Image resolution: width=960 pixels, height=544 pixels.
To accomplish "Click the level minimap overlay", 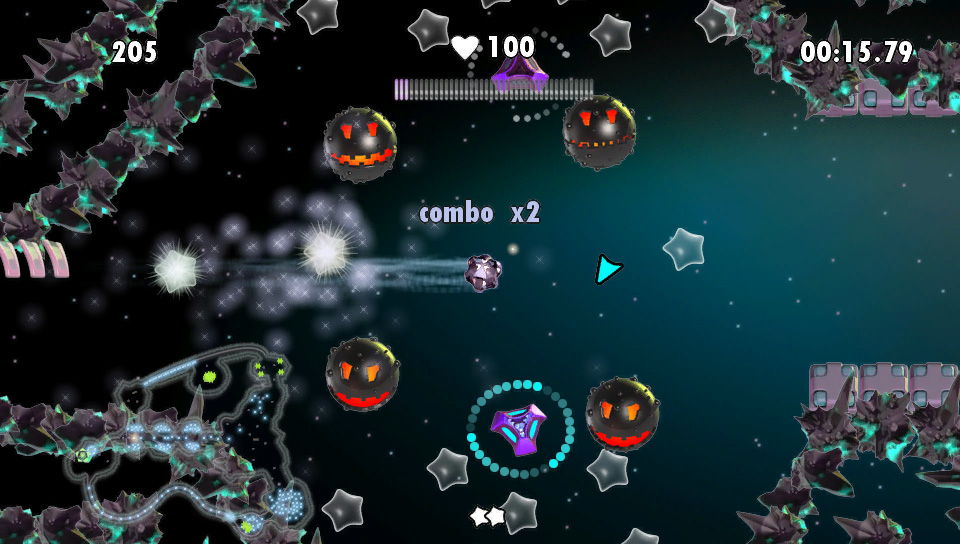I will click(x=190, y=440).
